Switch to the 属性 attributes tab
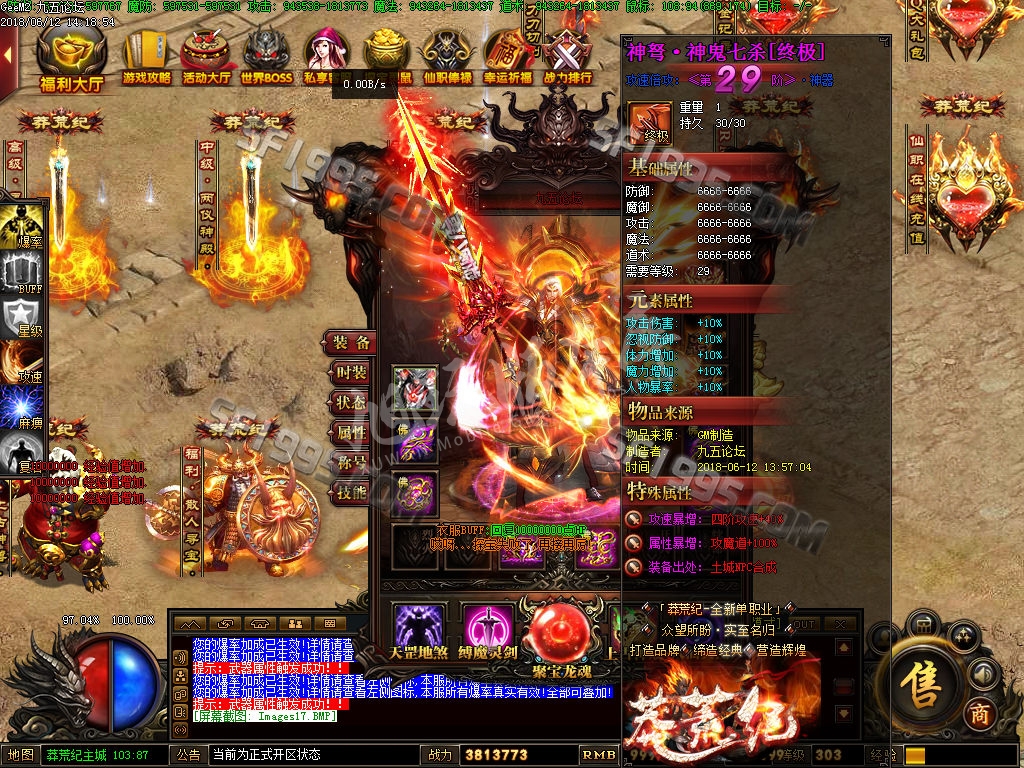Image resolution: width=1024 pixels, height=768 pixels. pos(352,432)
